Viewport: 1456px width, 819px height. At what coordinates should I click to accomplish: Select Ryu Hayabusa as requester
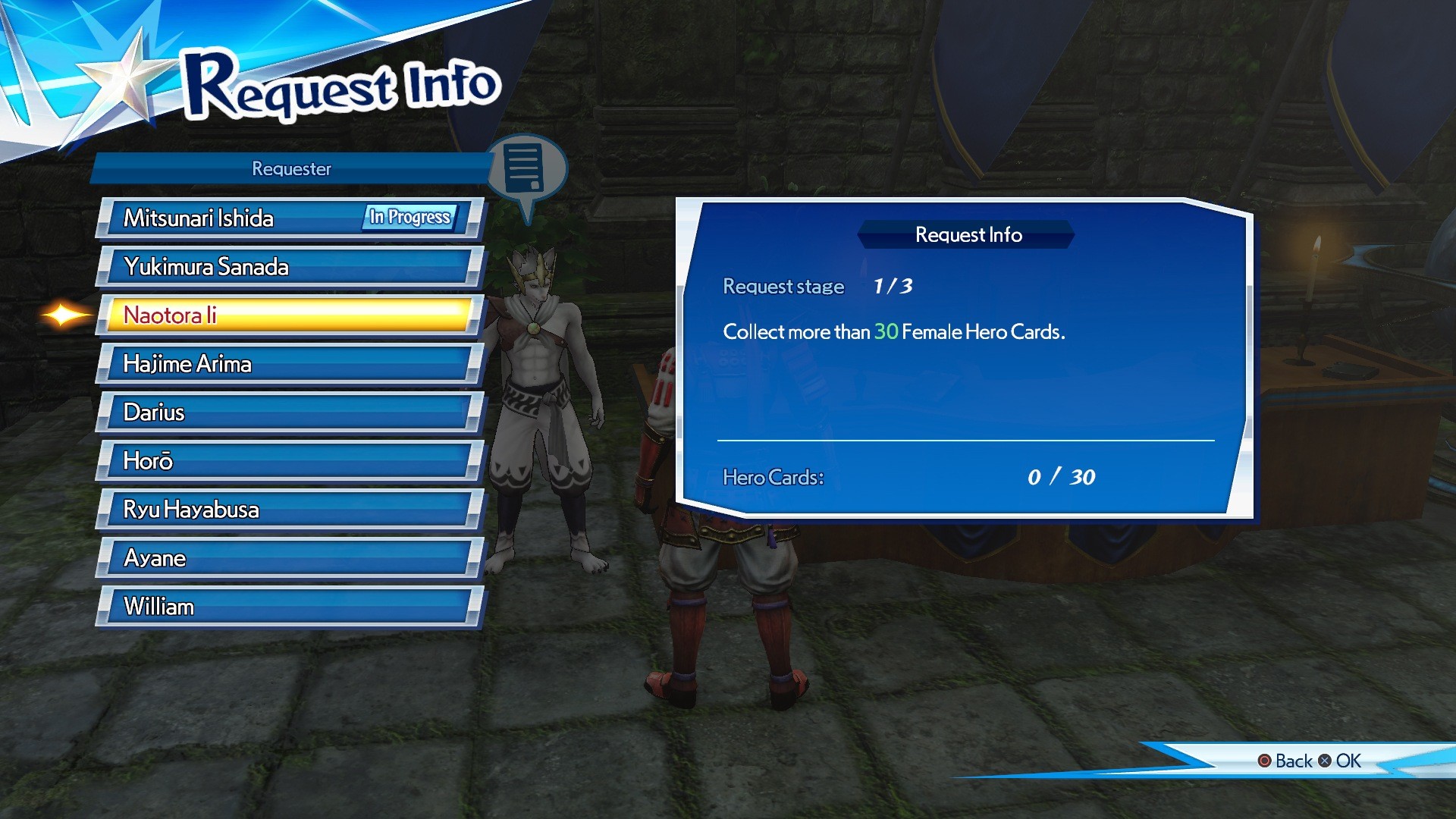pos(288,510)
